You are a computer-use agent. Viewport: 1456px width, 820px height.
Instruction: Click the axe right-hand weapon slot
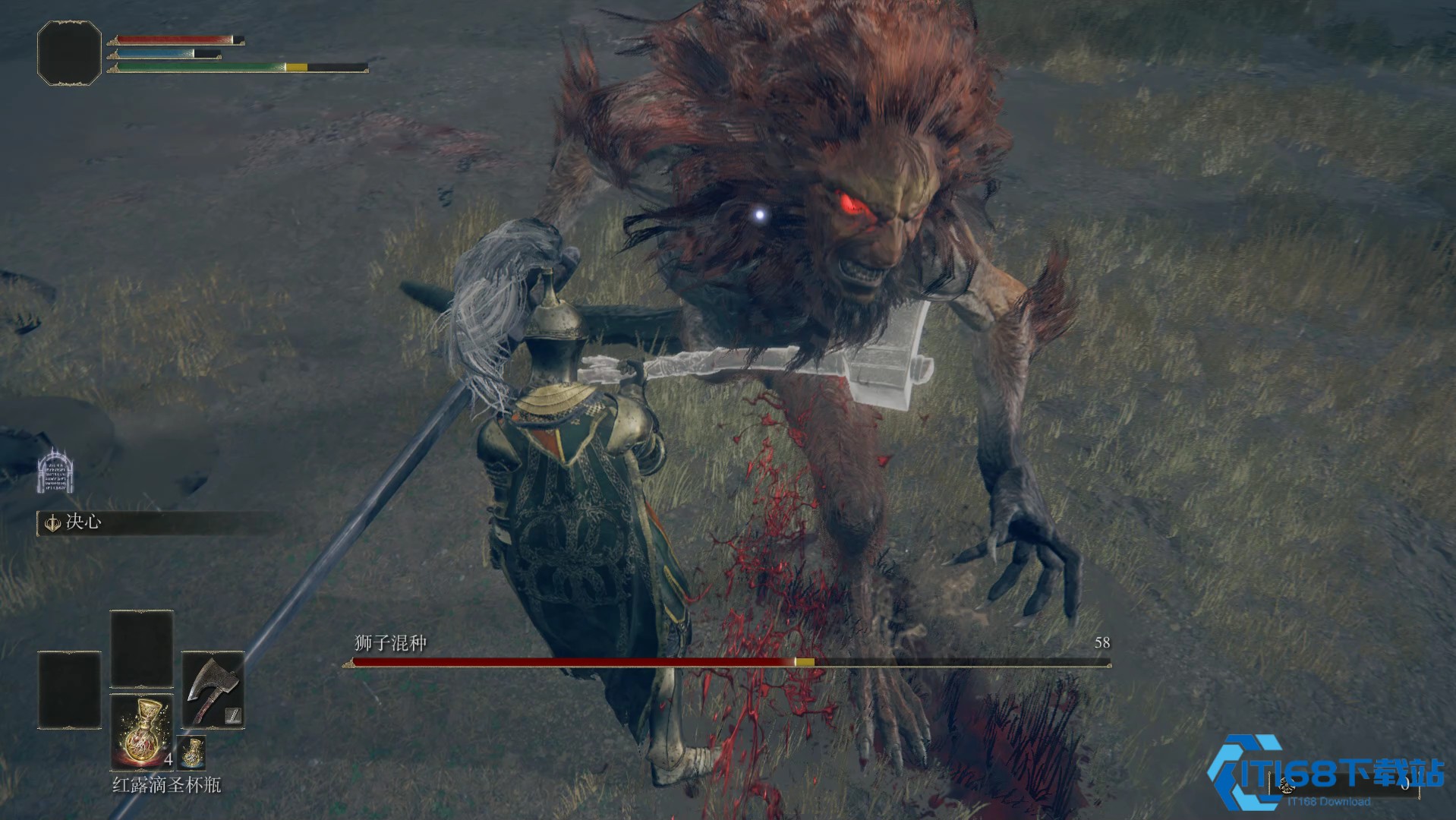213,689
